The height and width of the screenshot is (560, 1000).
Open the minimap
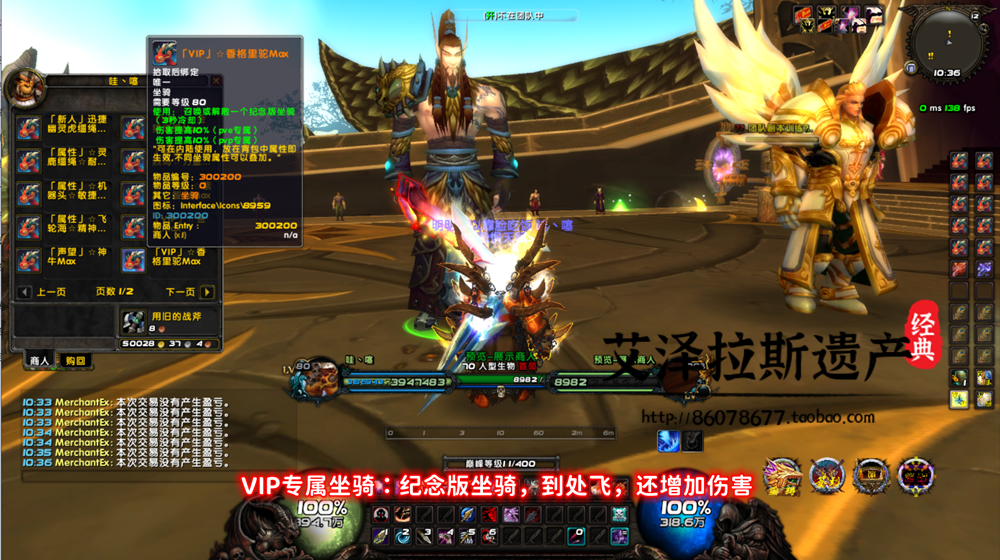[x=945, y=43]
